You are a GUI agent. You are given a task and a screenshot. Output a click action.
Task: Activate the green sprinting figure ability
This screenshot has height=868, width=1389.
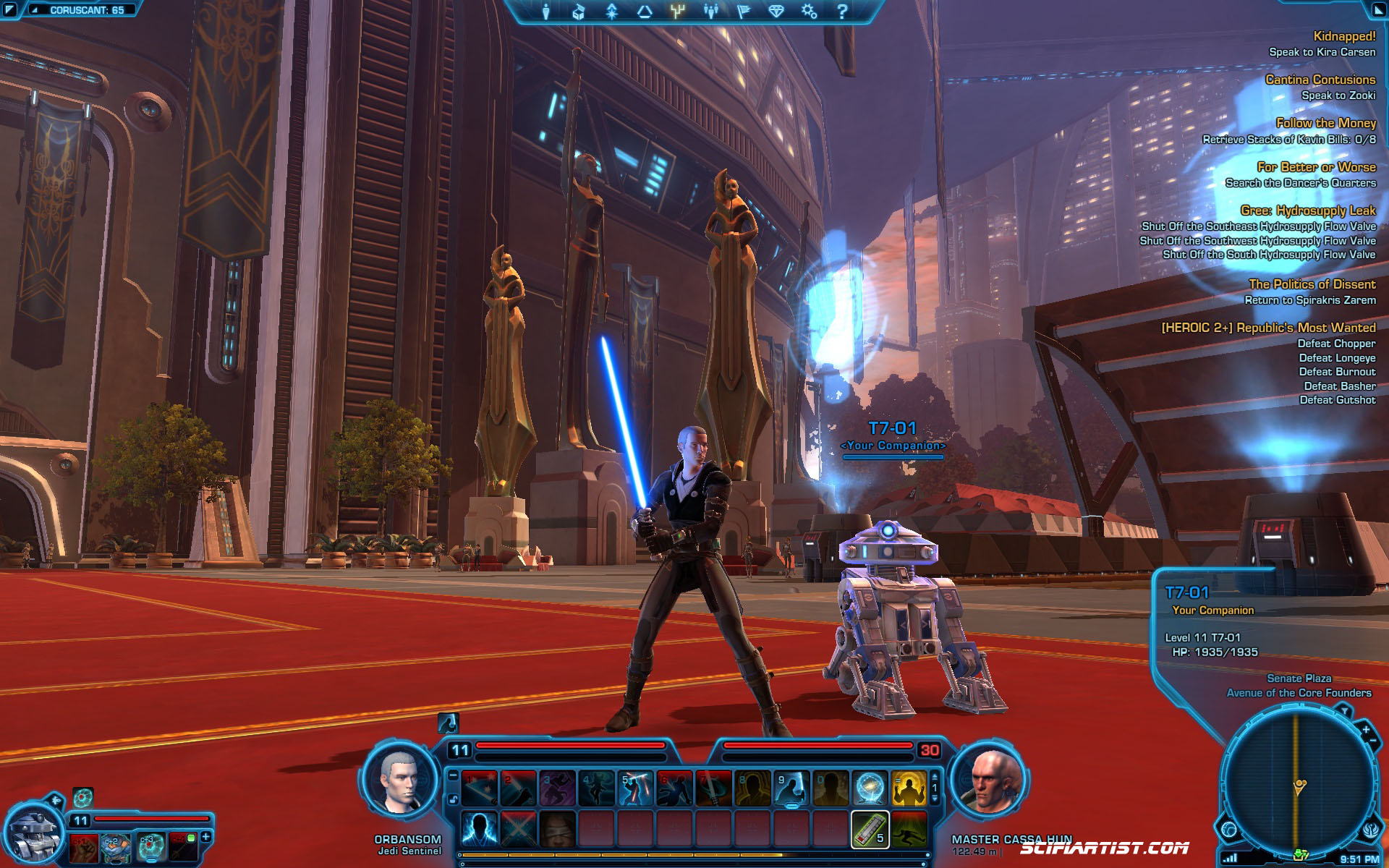[909, 829]
